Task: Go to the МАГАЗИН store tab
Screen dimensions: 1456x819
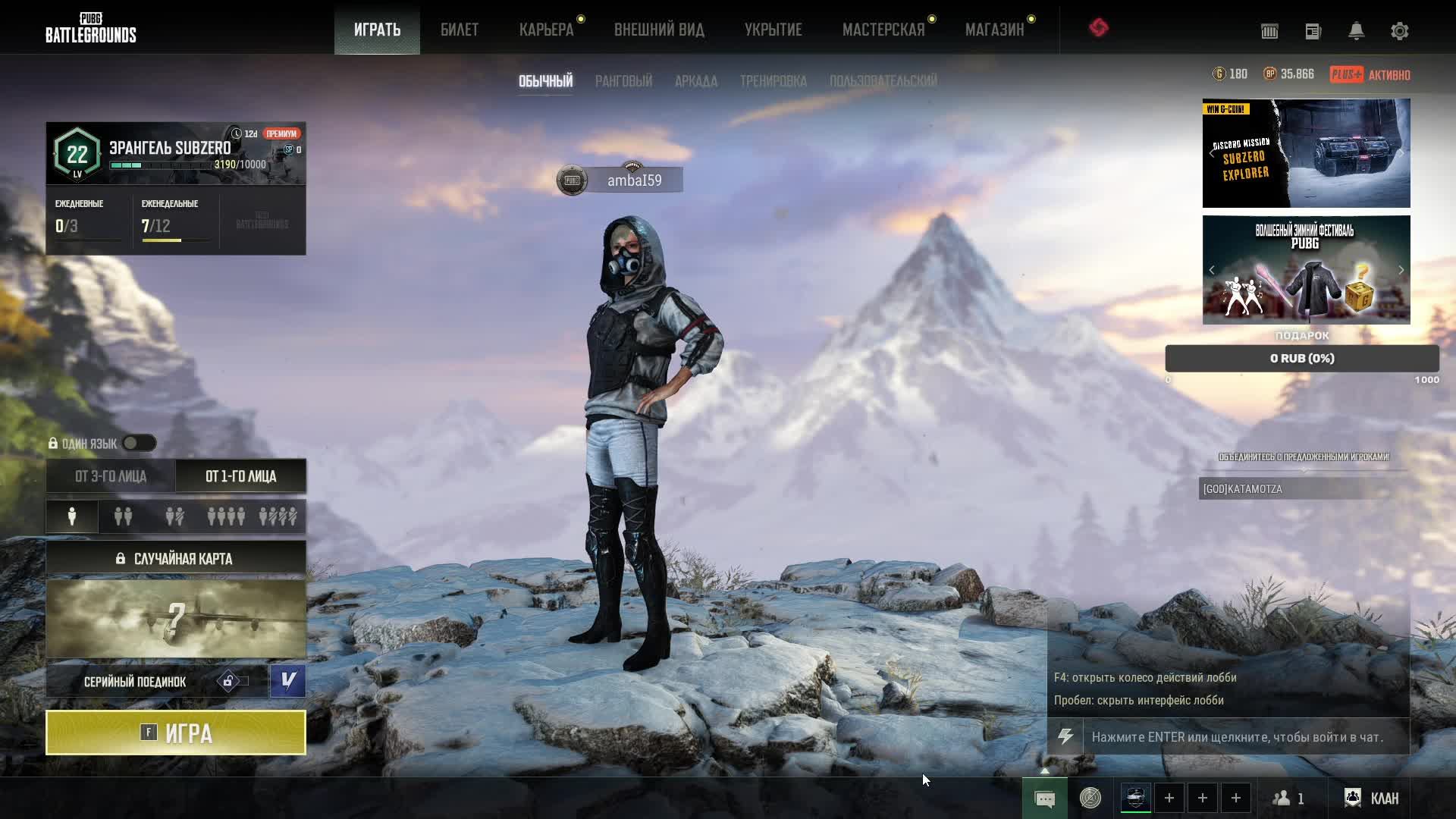Action: 994,30
